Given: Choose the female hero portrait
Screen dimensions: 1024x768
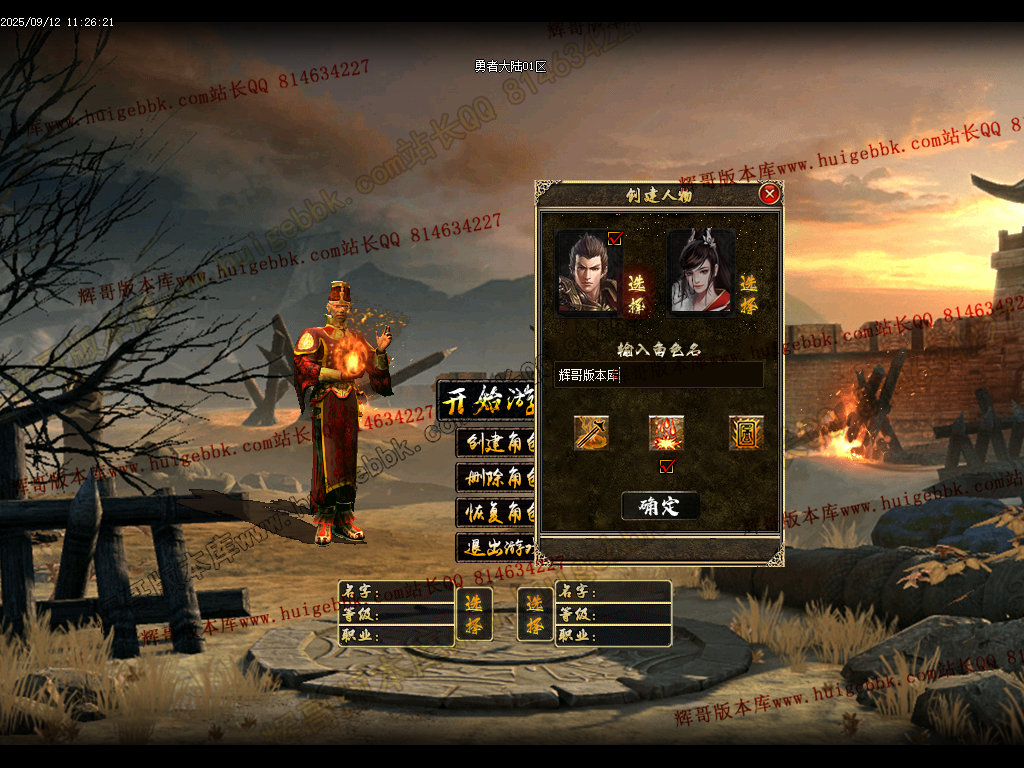Looking at the screenshot, I should click(700, 272).
